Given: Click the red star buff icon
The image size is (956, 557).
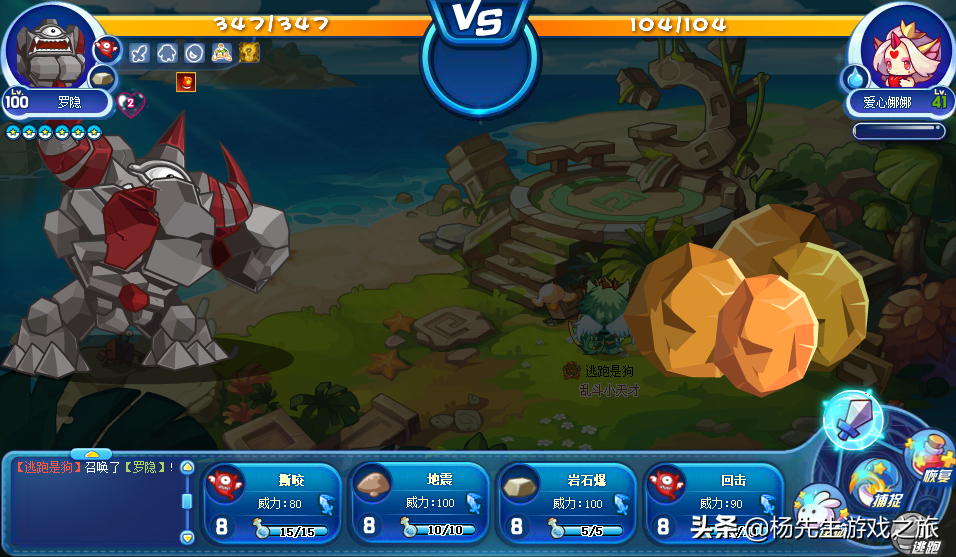Looking at the screenshot, I should pos(186,82).
